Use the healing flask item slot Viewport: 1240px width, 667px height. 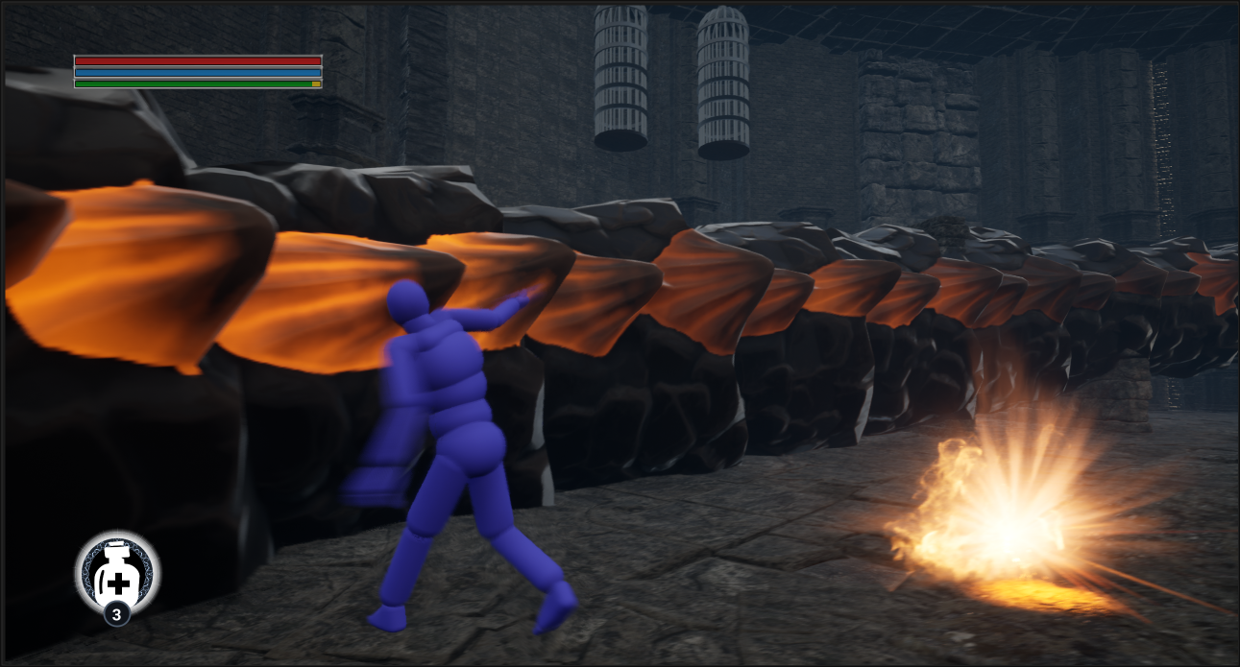coord(117,574)
